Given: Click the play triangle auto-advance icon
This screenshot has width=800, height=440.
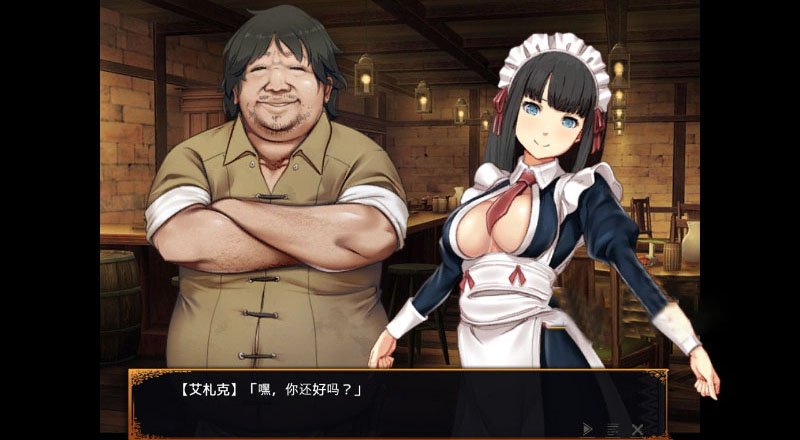Looking at the screenshot, I should [x=588, y=428].
